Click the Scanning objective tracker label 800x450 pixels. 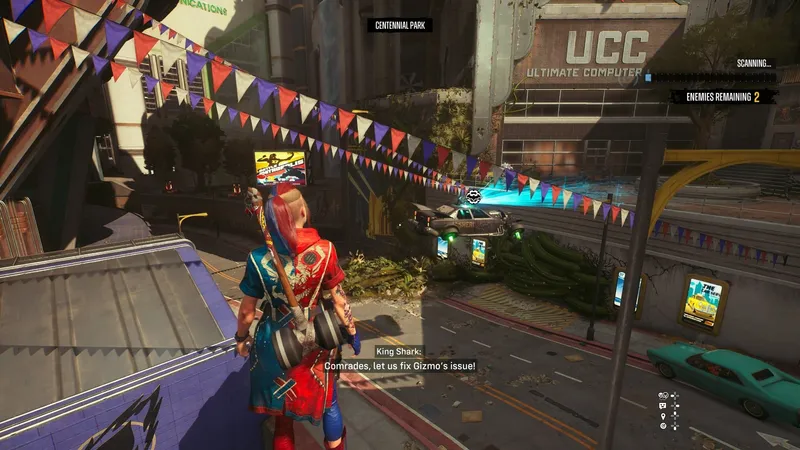click(753, 63)
